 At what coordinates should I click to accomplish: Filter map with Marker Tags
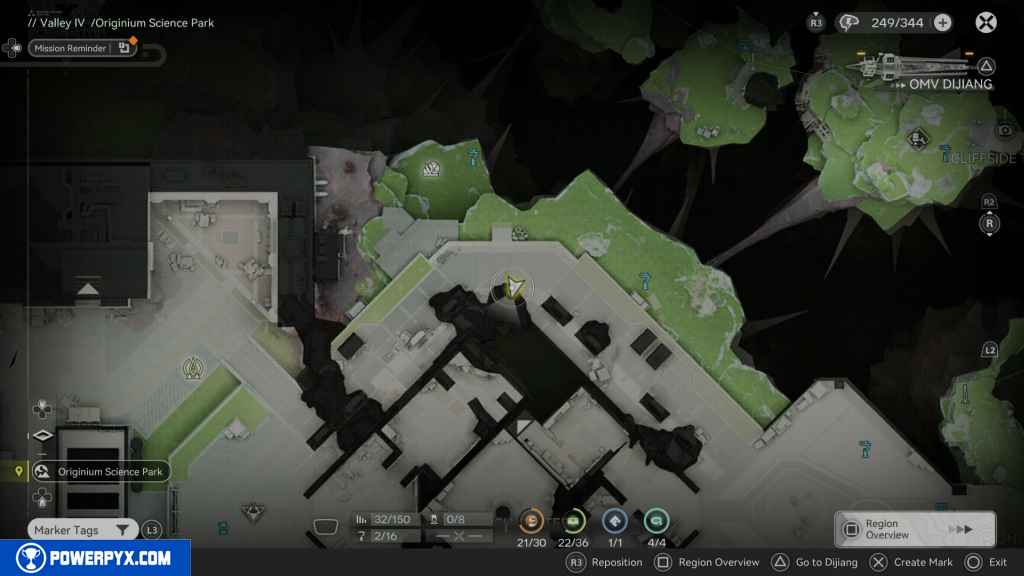pyautogui.click(x=82, y=530)
